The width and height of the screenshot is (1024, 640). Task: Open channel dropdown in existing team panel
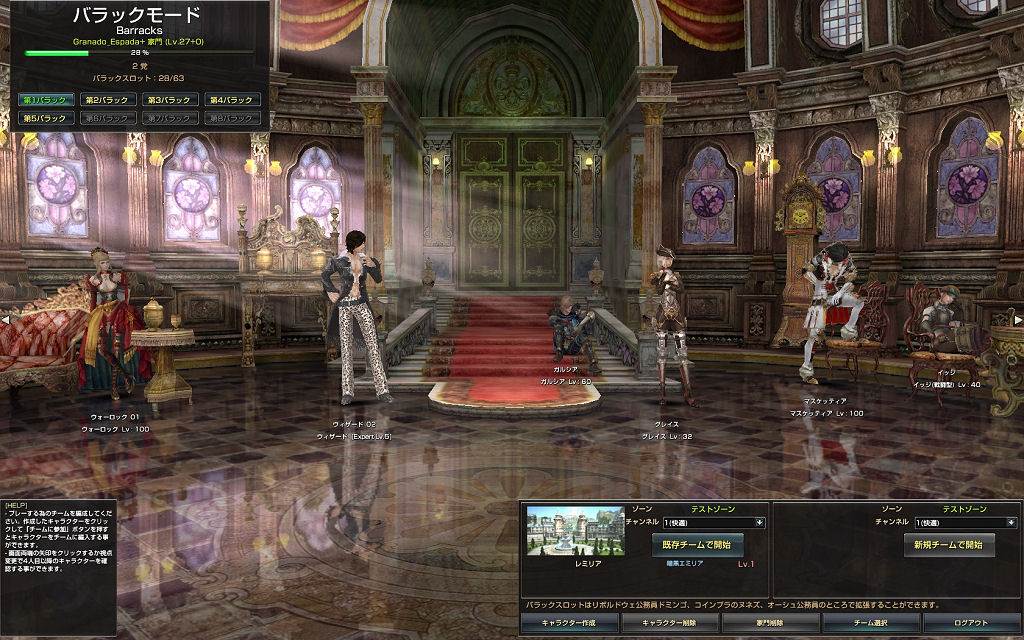point(760,522)
